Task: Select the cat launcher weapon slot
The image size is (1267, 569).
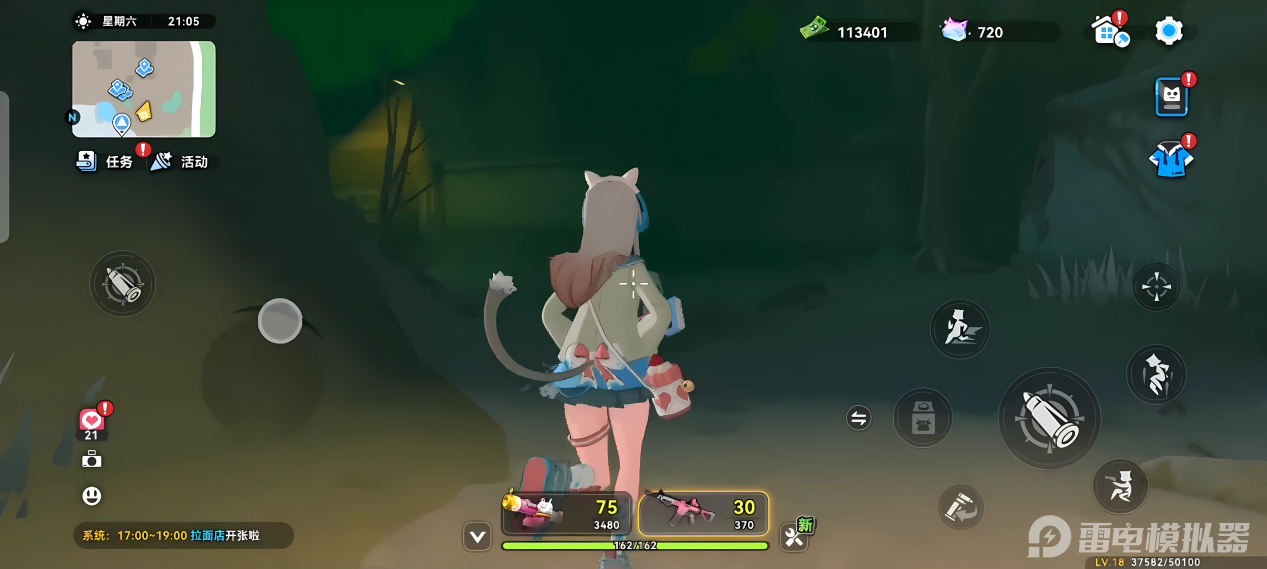Action: pos(567,513)
